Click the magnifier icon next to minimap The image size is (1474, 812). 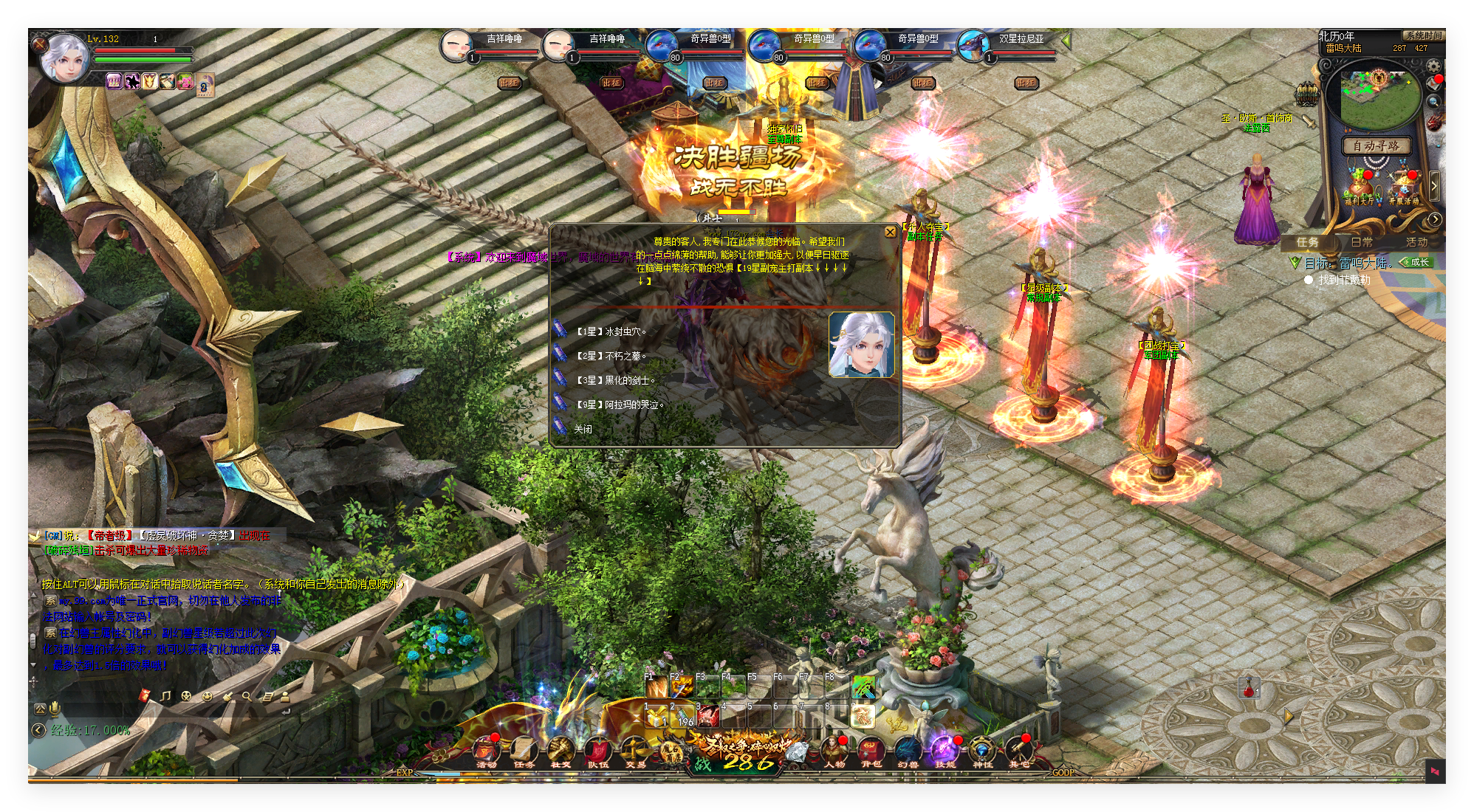1433,102
